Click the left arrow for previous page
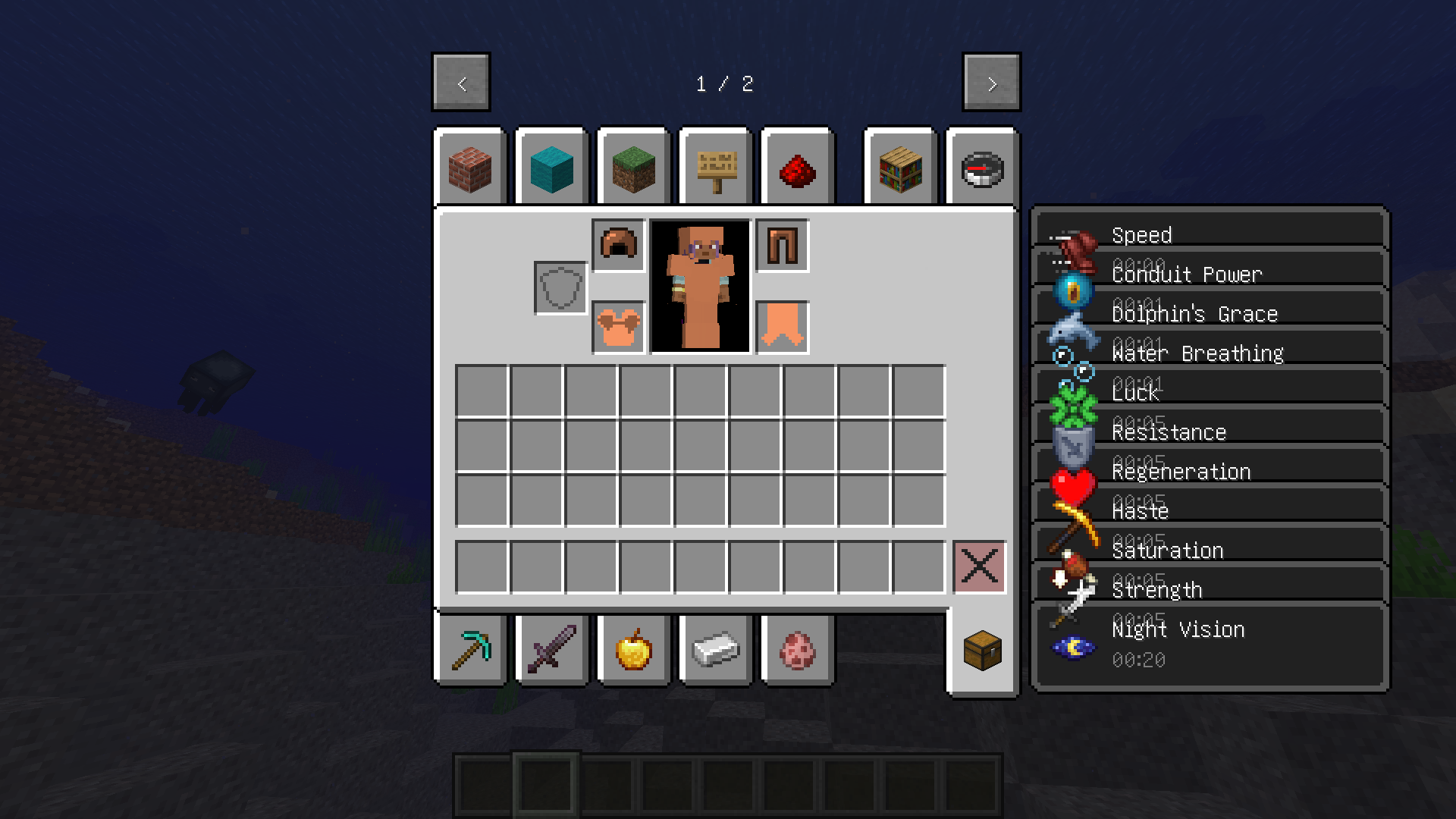Screen dimensions: 1456x819 pyautogui.click(x=460, y=83)
